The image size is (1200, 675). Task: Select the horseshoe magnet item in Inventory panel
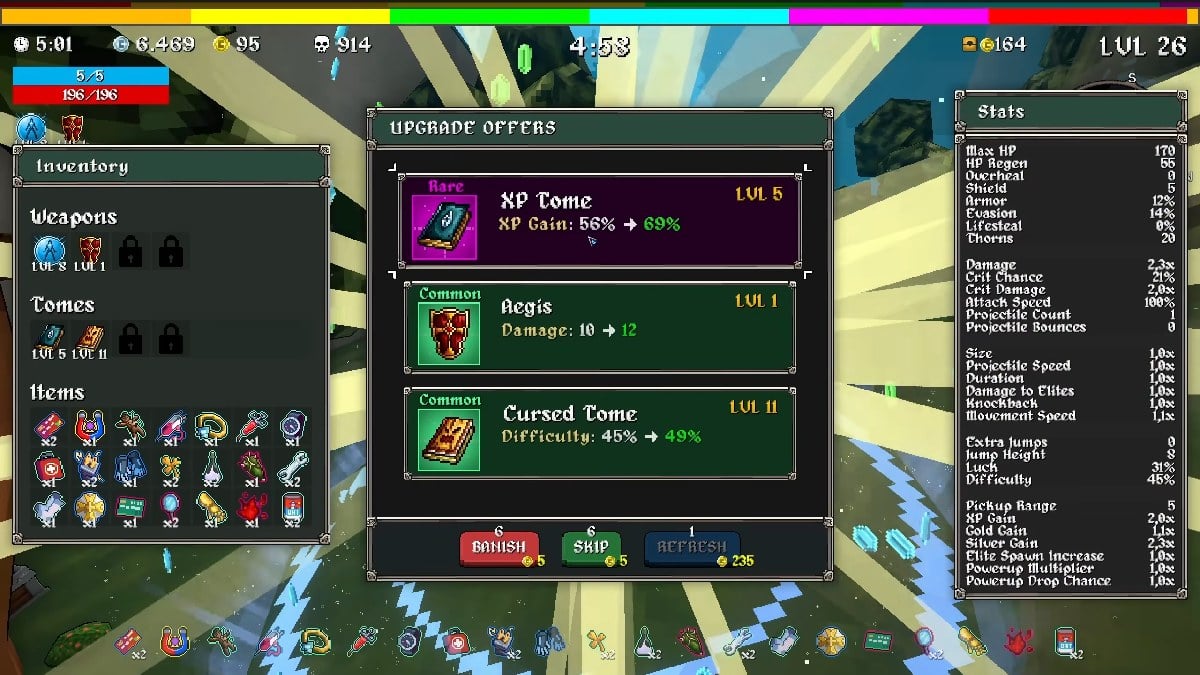click(x=90, y=426)
